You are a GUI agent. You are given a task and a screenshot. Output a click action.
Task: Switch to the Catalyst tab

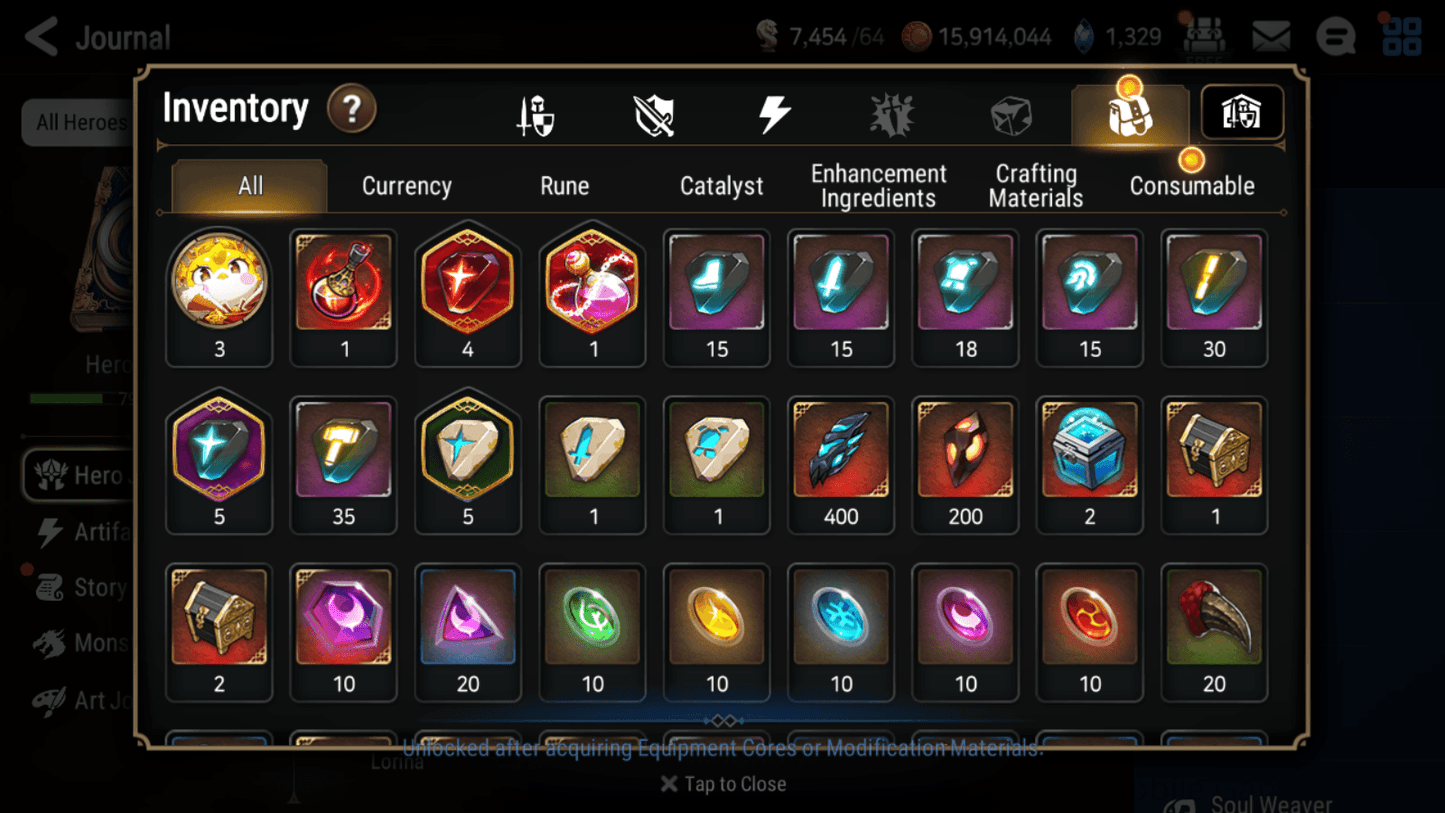[722, 185]
